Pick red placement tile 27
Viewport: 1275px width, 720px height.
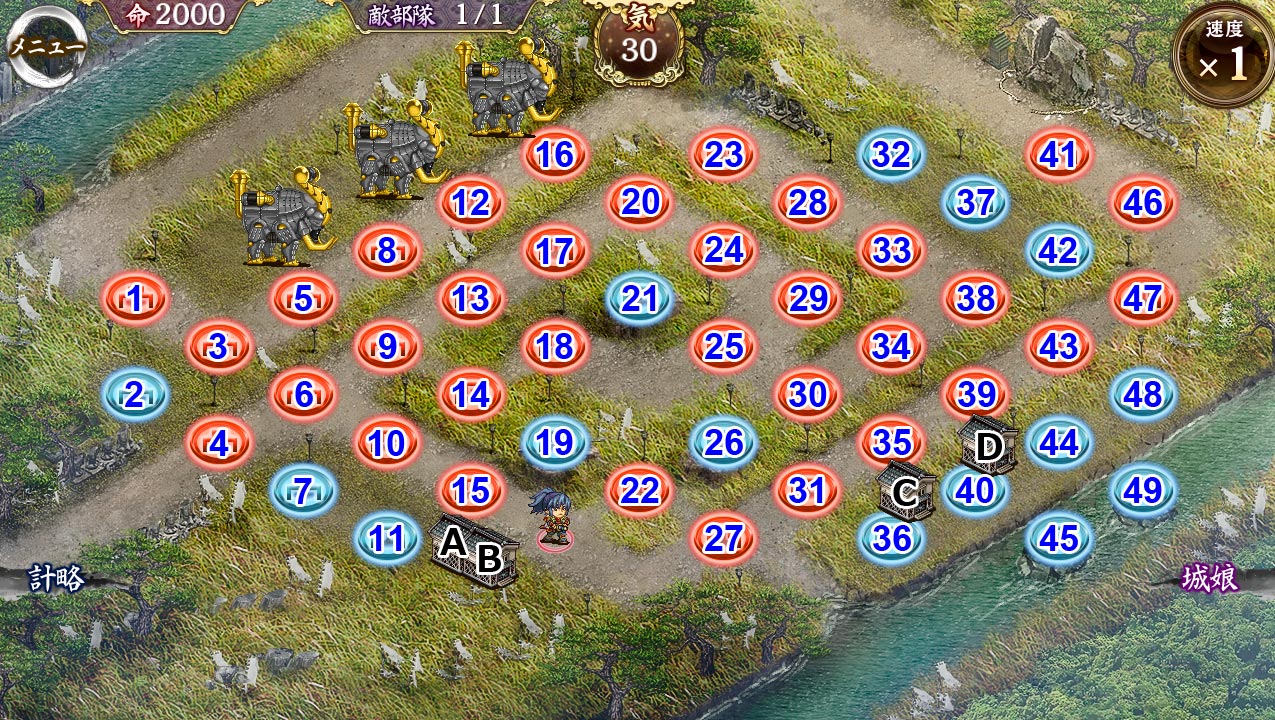723,538
